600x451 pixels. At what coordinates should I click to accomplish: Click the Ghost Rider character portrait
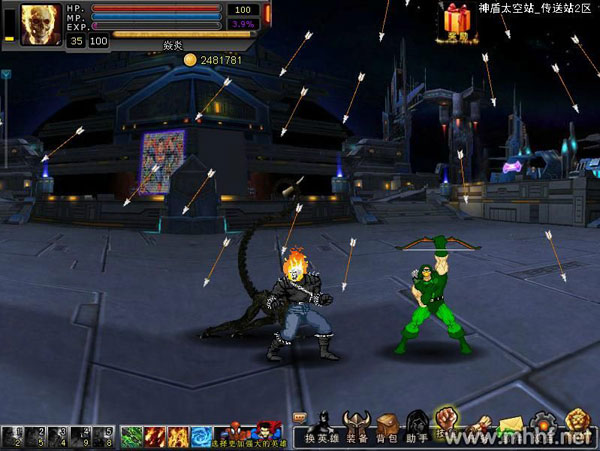40,22
